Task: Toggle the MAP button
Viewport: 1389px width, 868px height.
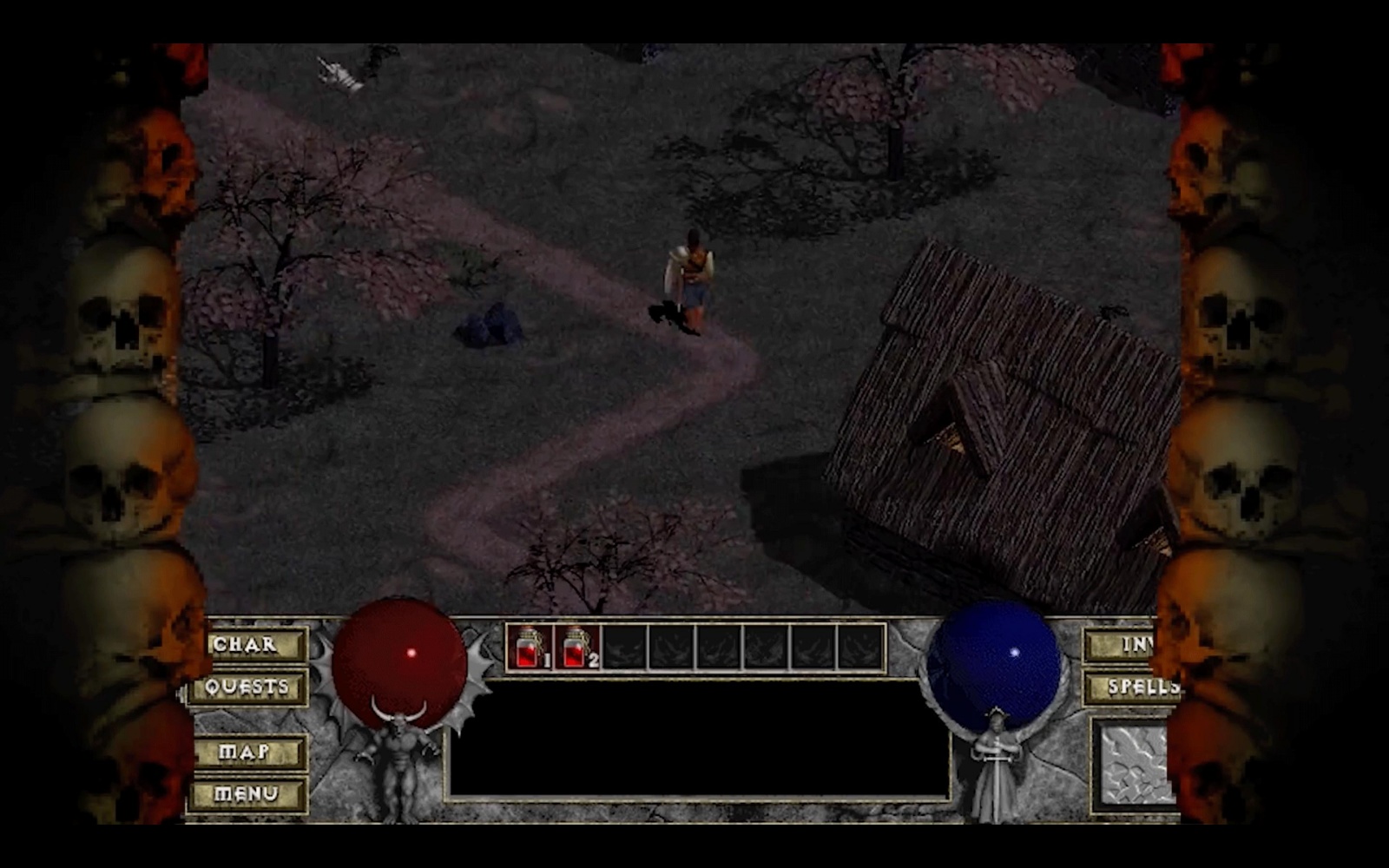Action: pos(246,752)
